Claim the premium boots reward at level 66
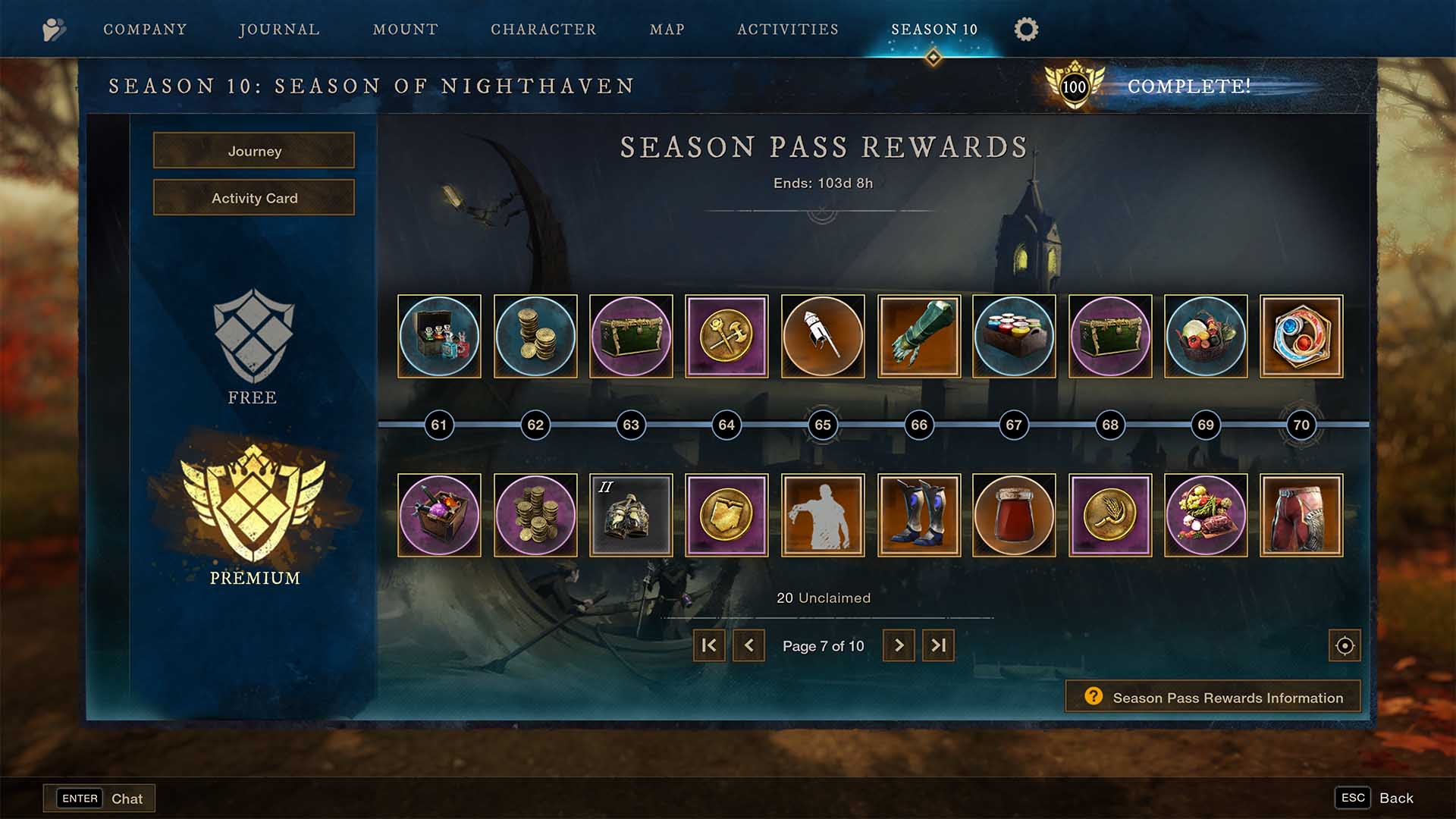The height and width of the screenshot is (819, 1456). pyautogui.click(x=918, y=514)
